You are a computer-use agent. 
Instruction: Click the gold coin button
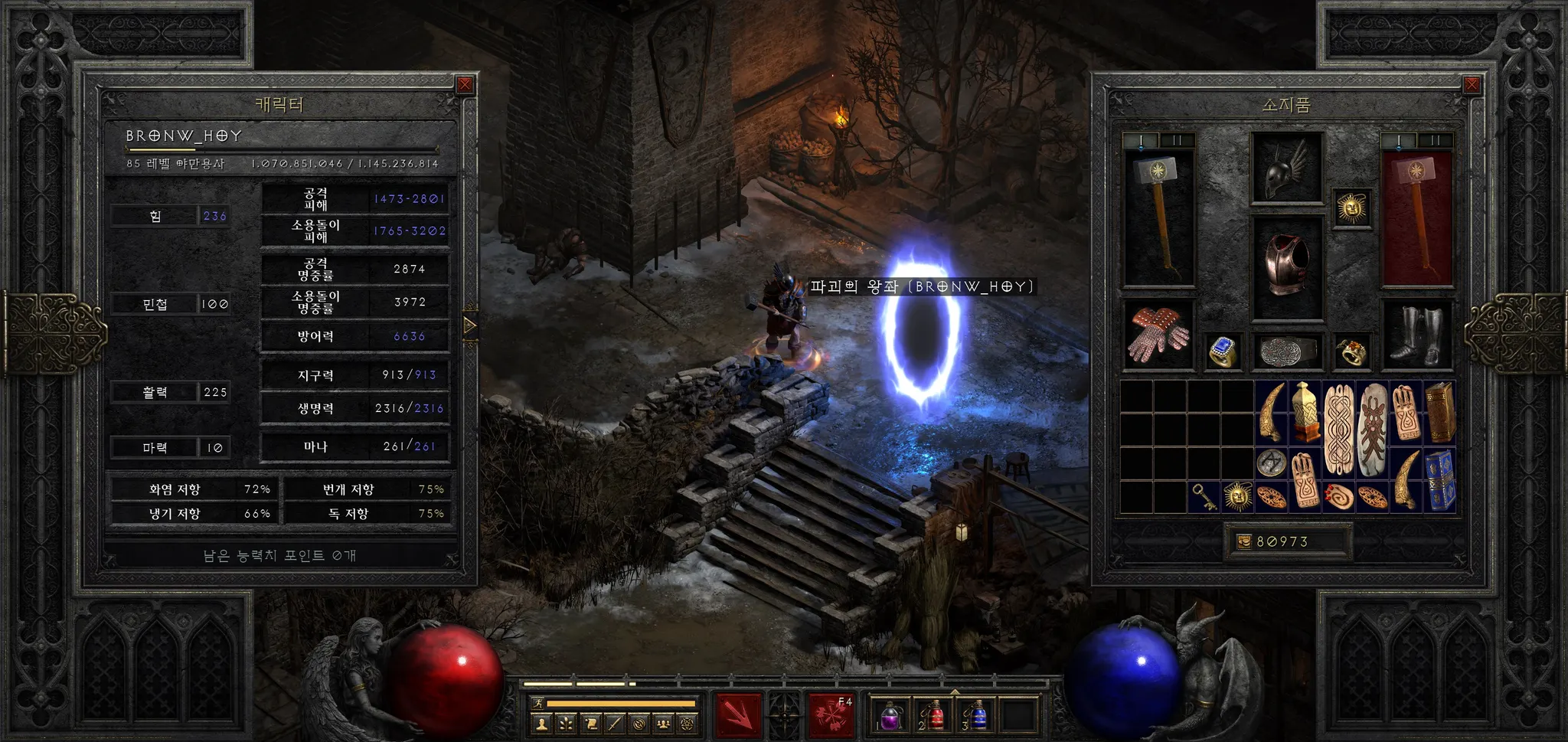point(1244,541)
